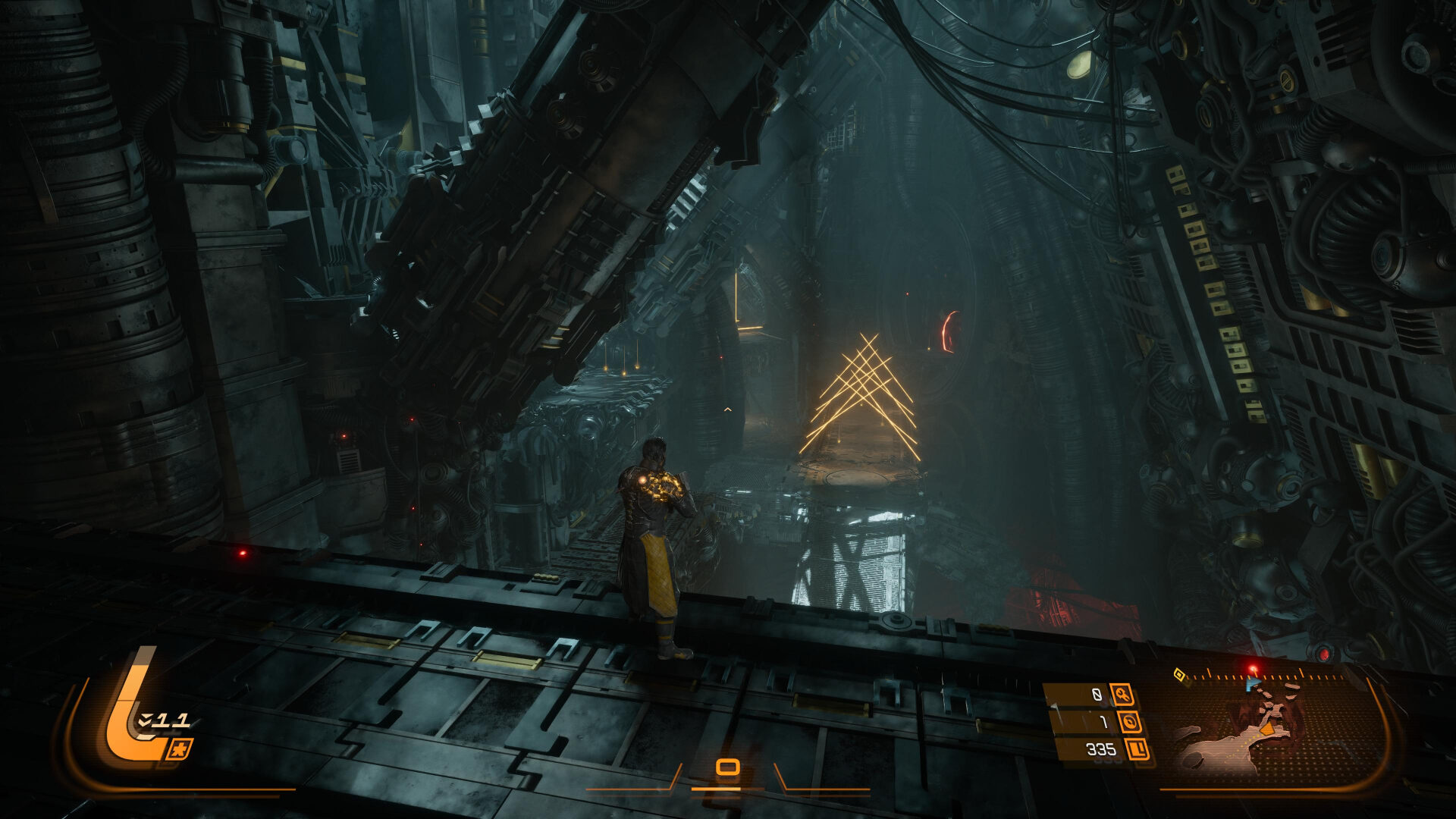Click the medkit star icon on health gauge

181,749
